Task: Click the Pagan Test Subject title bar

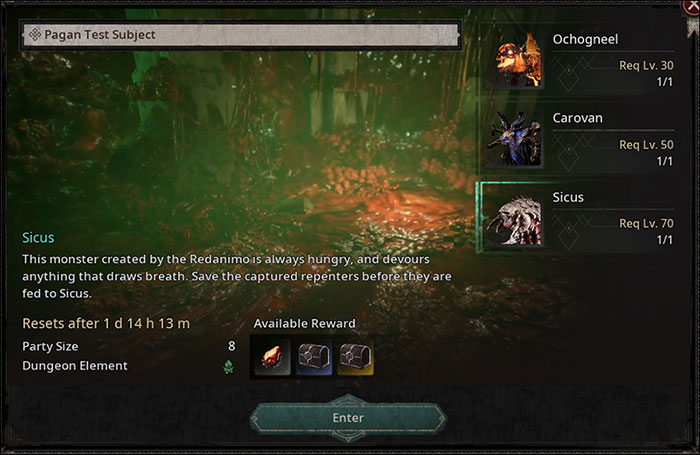Action: tap(240, 34)
